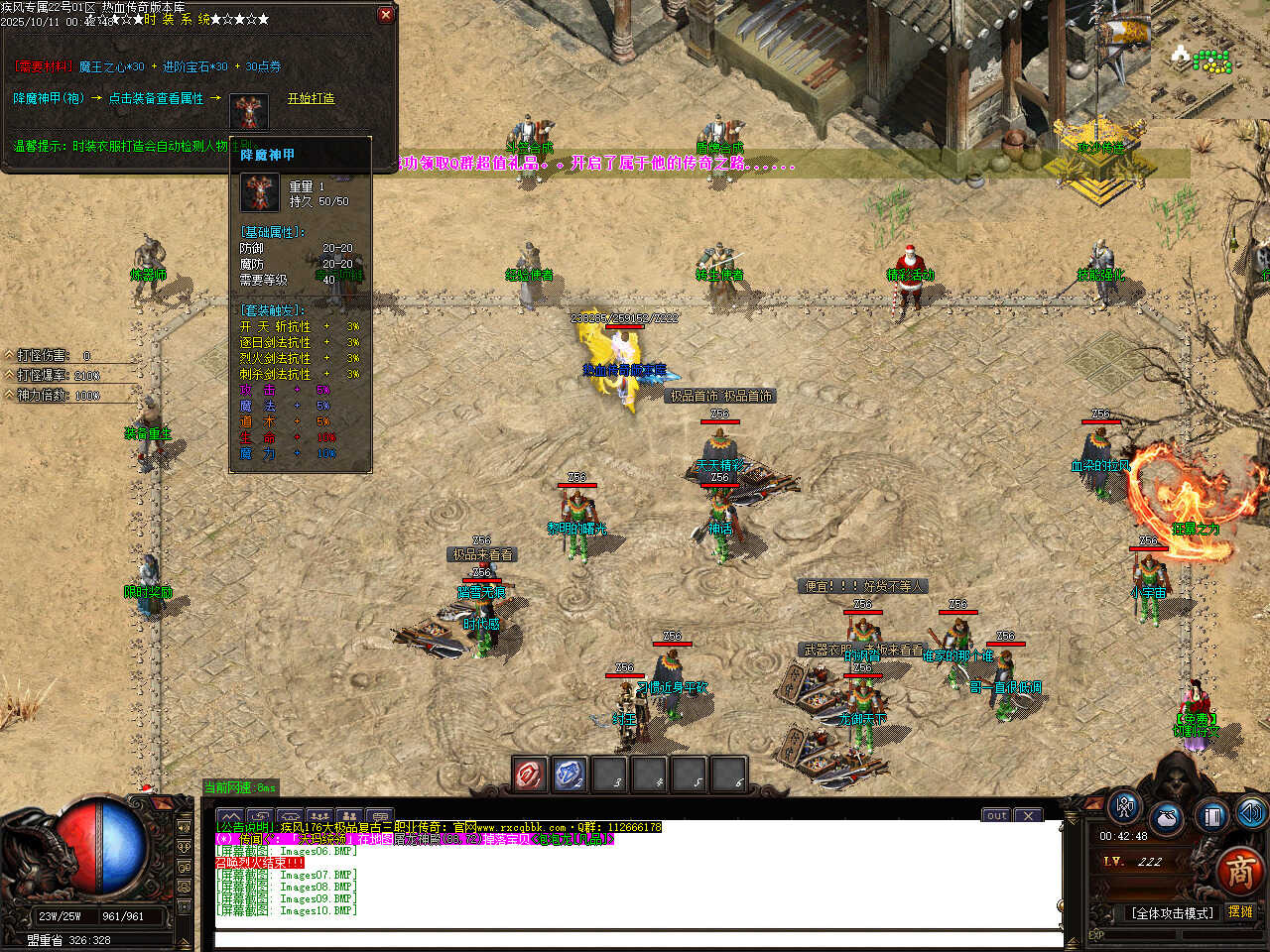
Task: Expand the 打怪伤害 stat row arrow
Action: click(9, 355)
